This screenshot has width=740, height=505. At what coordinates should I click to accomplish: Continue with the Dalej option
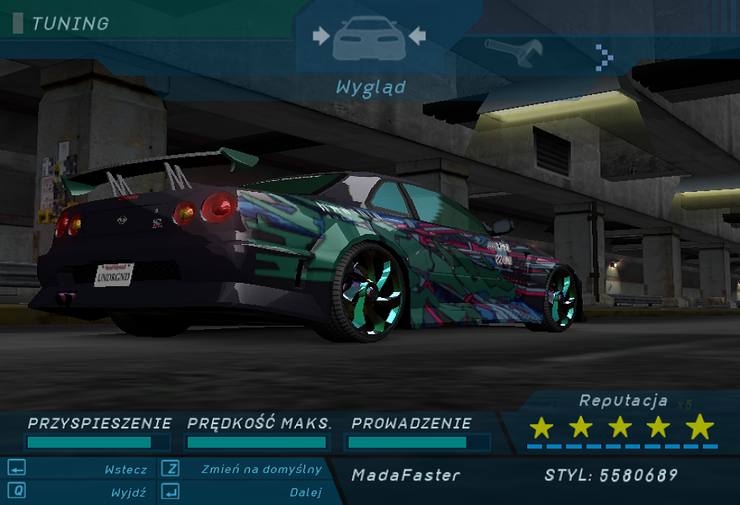point(305,492)
